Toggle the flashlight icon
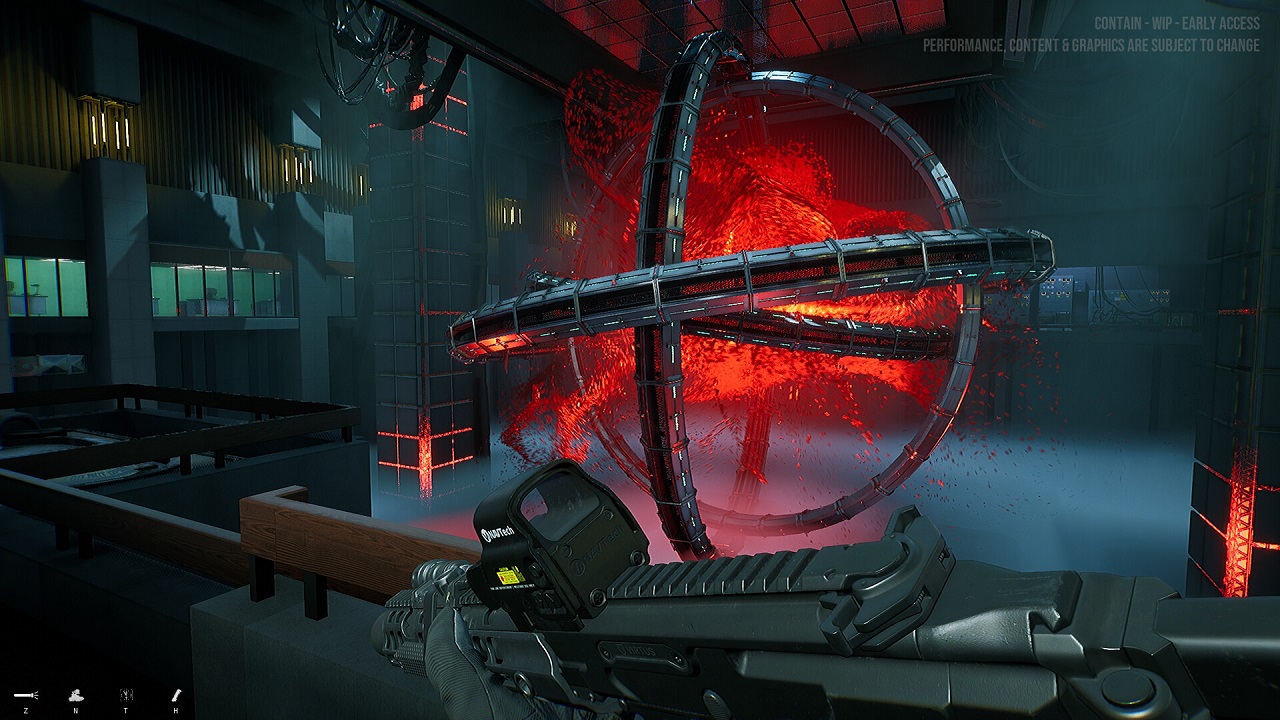The image size is (1280, 720). tap(25, 694)
